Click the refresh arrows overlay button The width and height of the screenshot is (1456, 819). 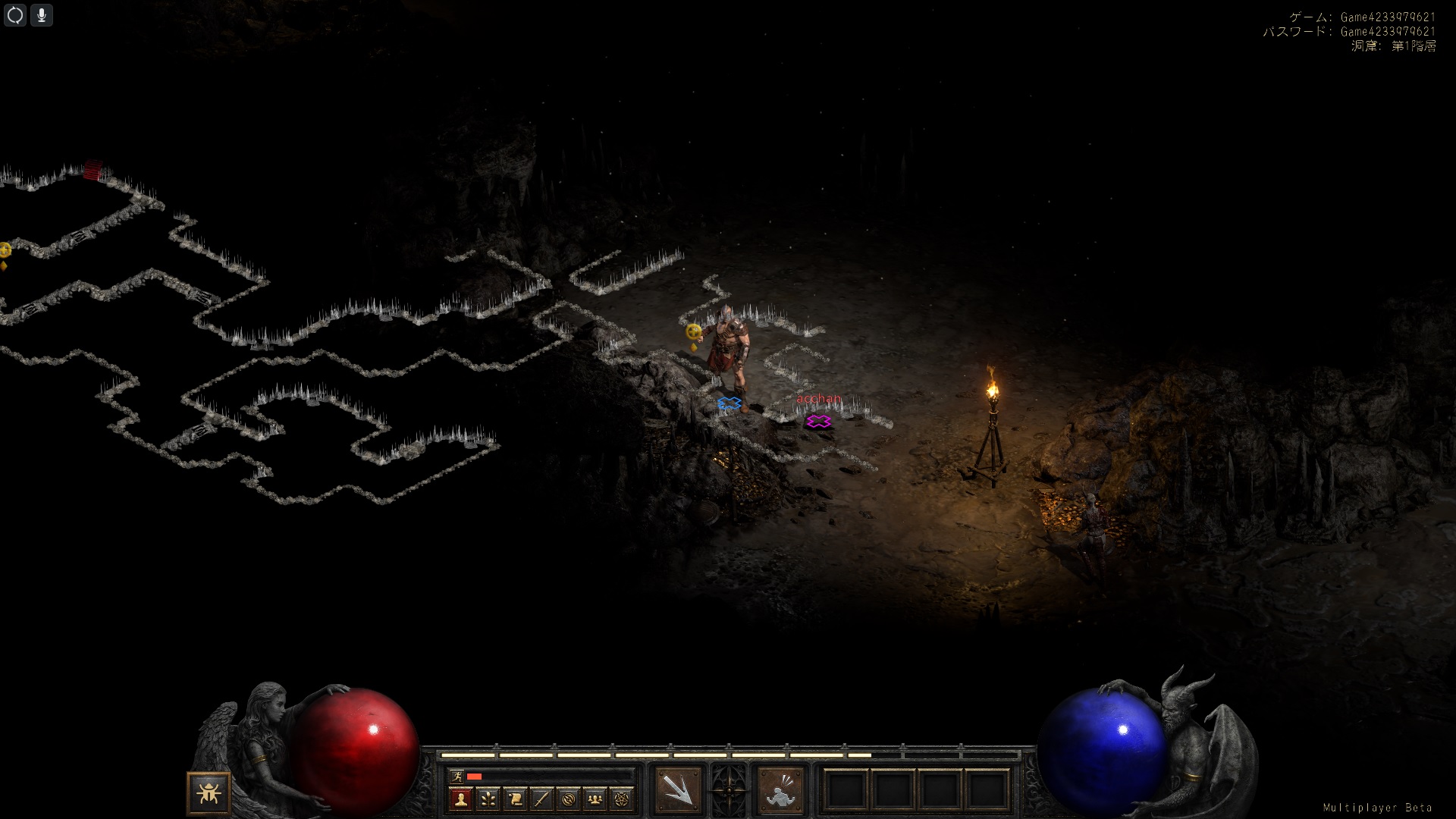pyautogui.click(x=15, y=15)
